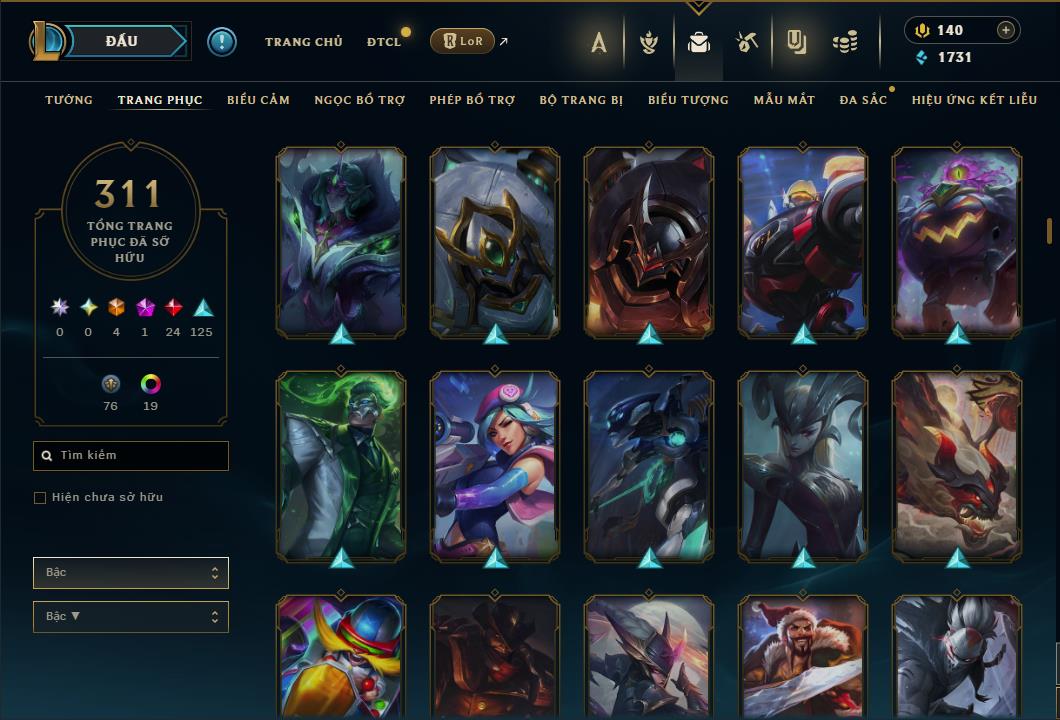This screenshot has height=720, width=1060.
Task: Open the HIỆU ỨNG KẾT LIỄU tab
Action: point(974,100)
